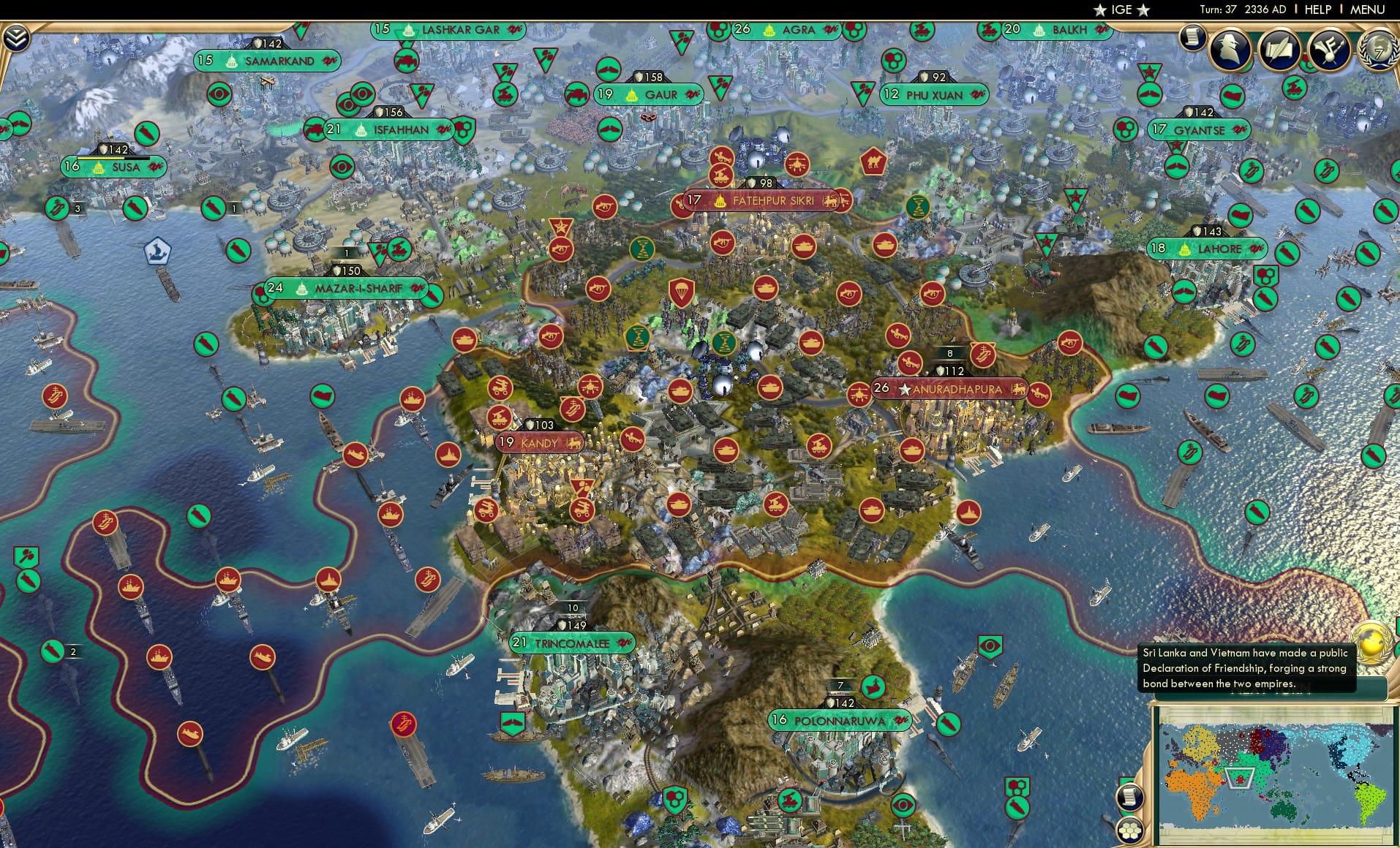Open the city screen for Kandy
Viewport: 1400px width, 848px height.
(539, 443)
